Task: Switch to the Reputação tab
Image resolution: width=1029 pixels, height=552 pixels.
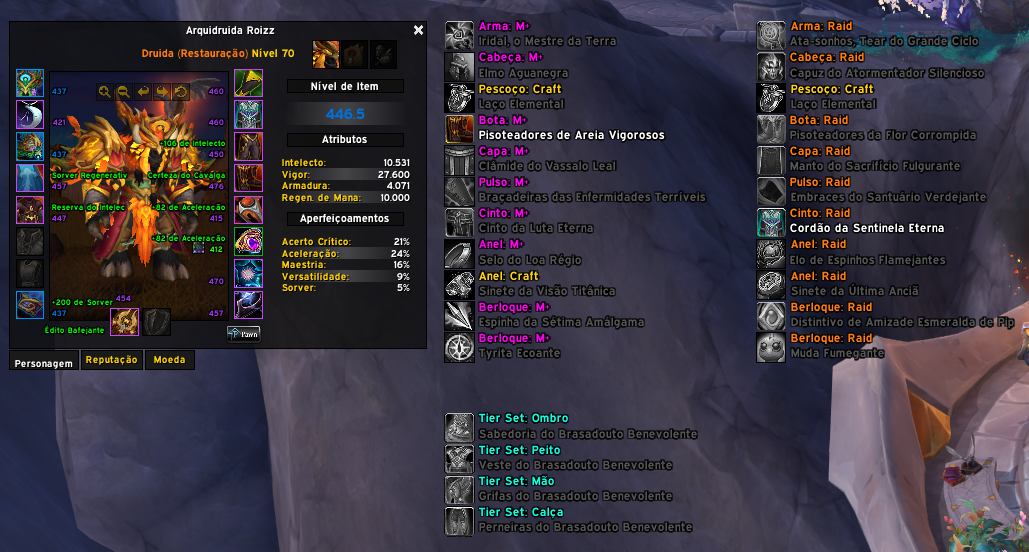Action: [111, 360]
